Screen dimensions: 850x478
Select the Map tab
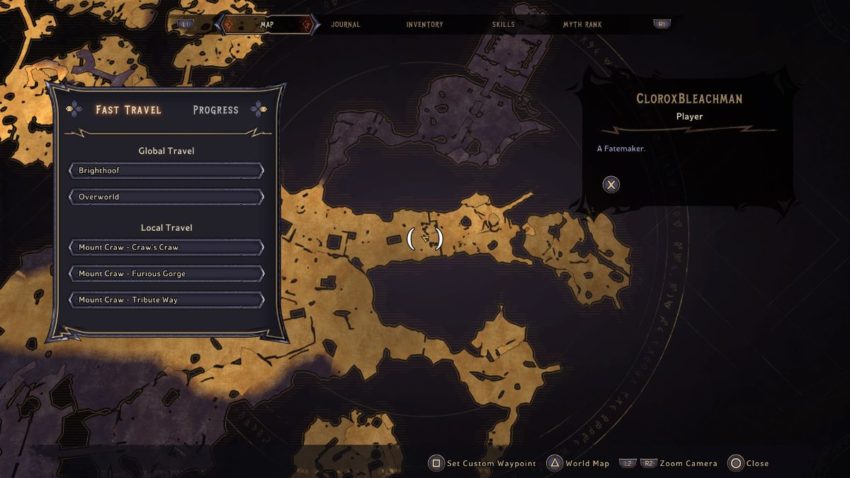tap(267, 24)
